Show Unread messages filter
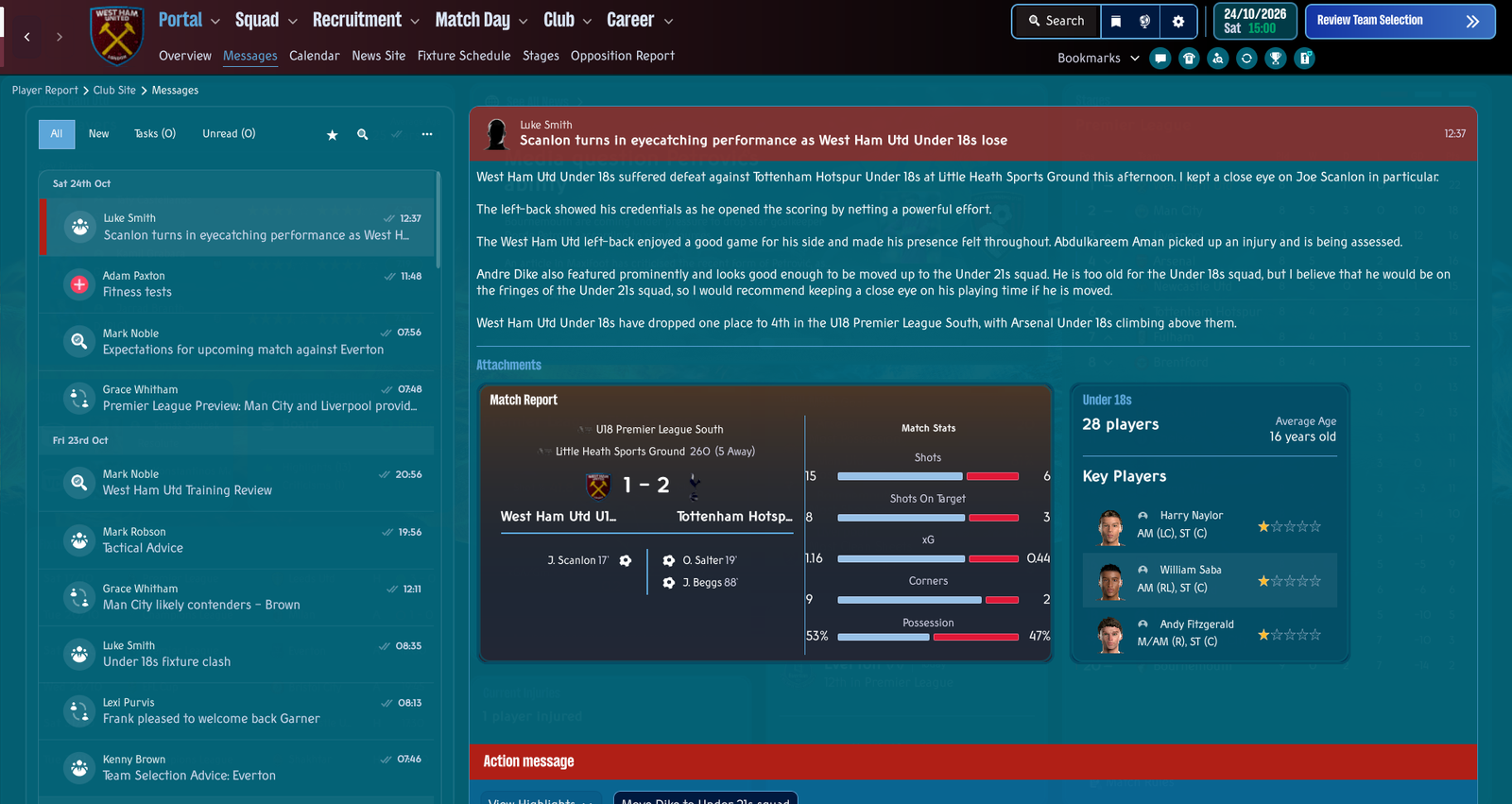Screen dimensions: 1512x804 click(x=229, y=134)
